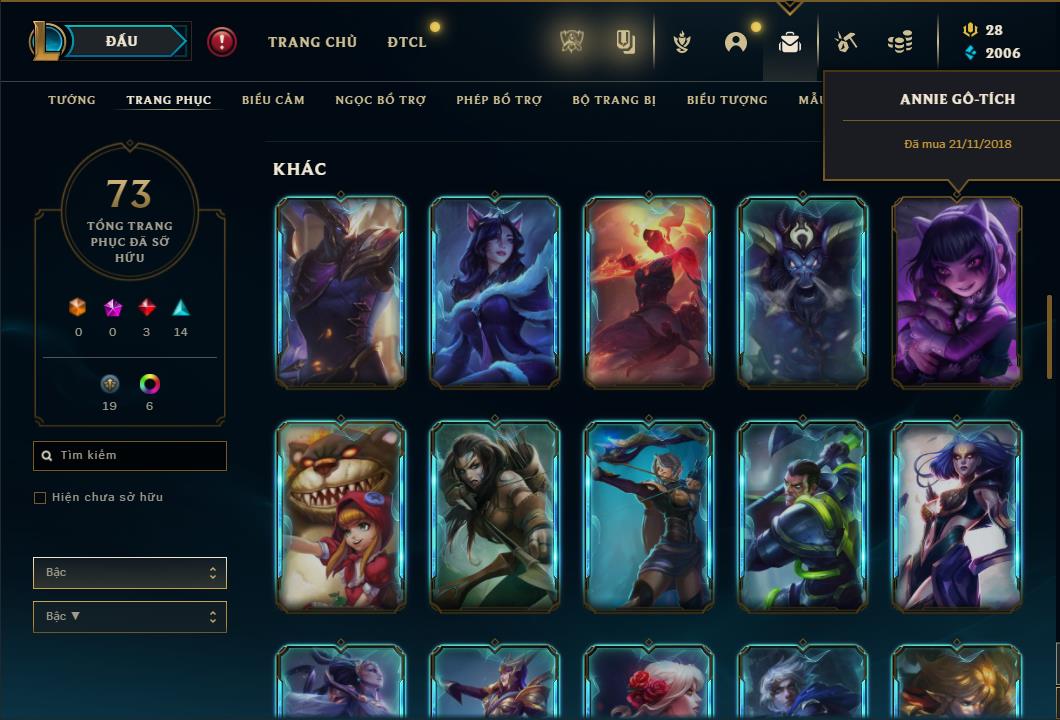Select the PHÉP BỔ TRỢ tab
This screenshot has height=720, width=1060.
(x=499, y=100)
